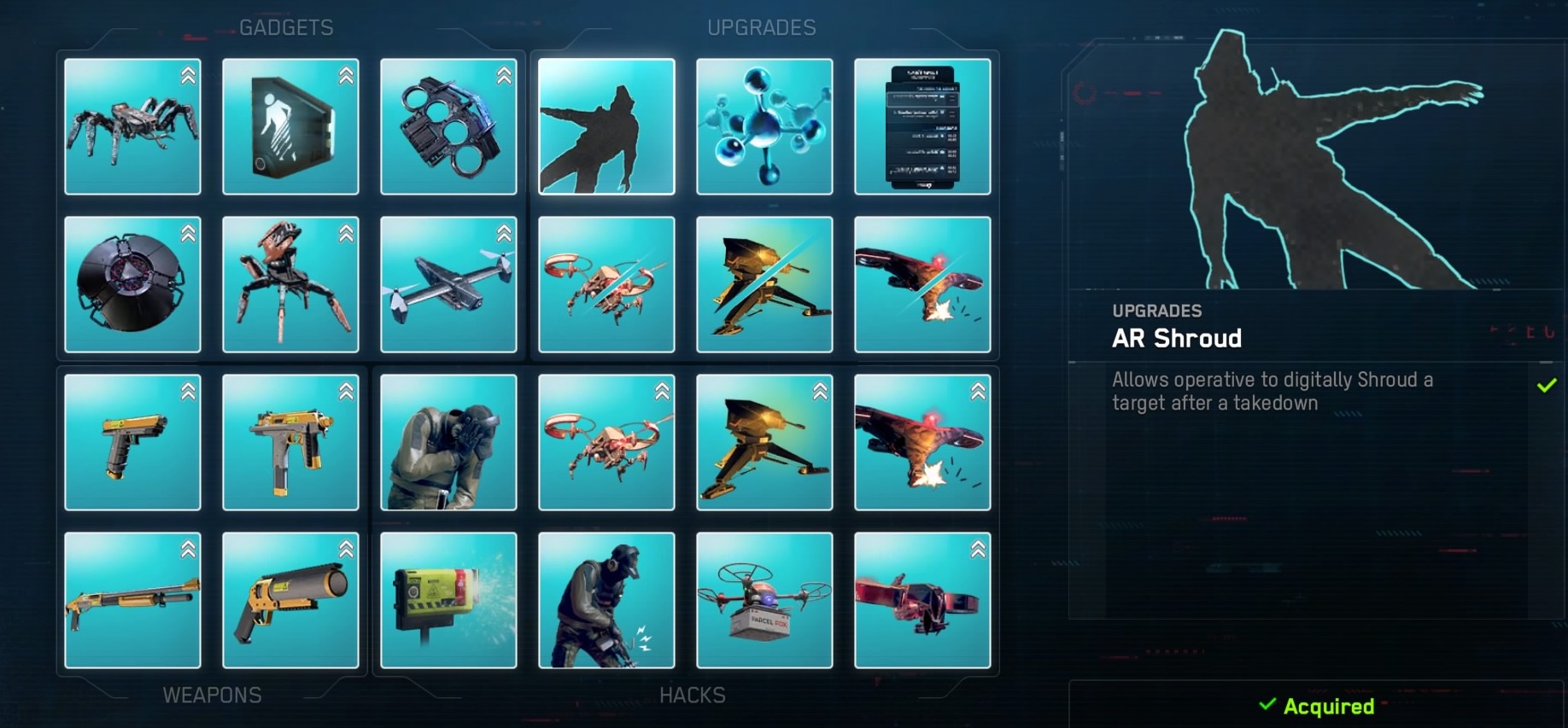Viewport: 1568px width, 728px height.
Task: Select the red tripod walker gadget
Action: [x=290, y=284]
